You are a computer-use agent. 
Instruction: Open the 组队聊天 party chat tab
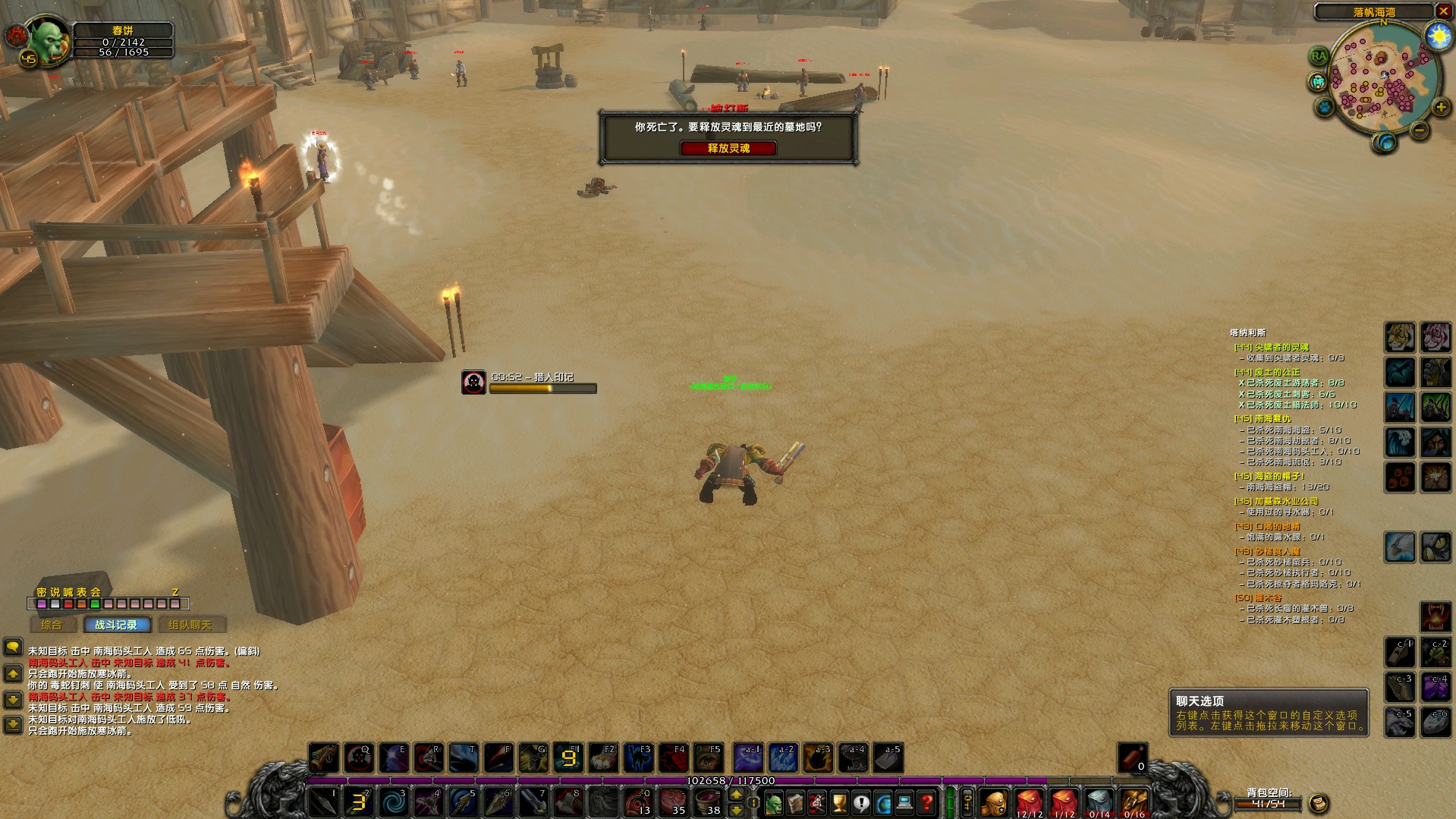(x=189, y=625)
